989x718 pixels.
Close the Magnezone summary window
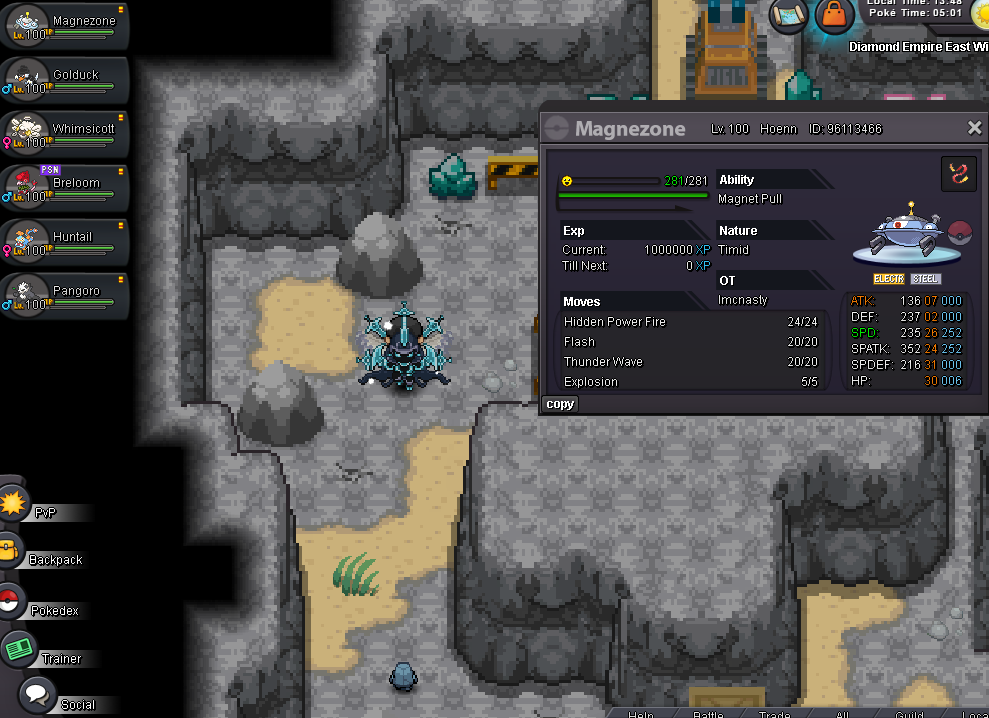974,128
